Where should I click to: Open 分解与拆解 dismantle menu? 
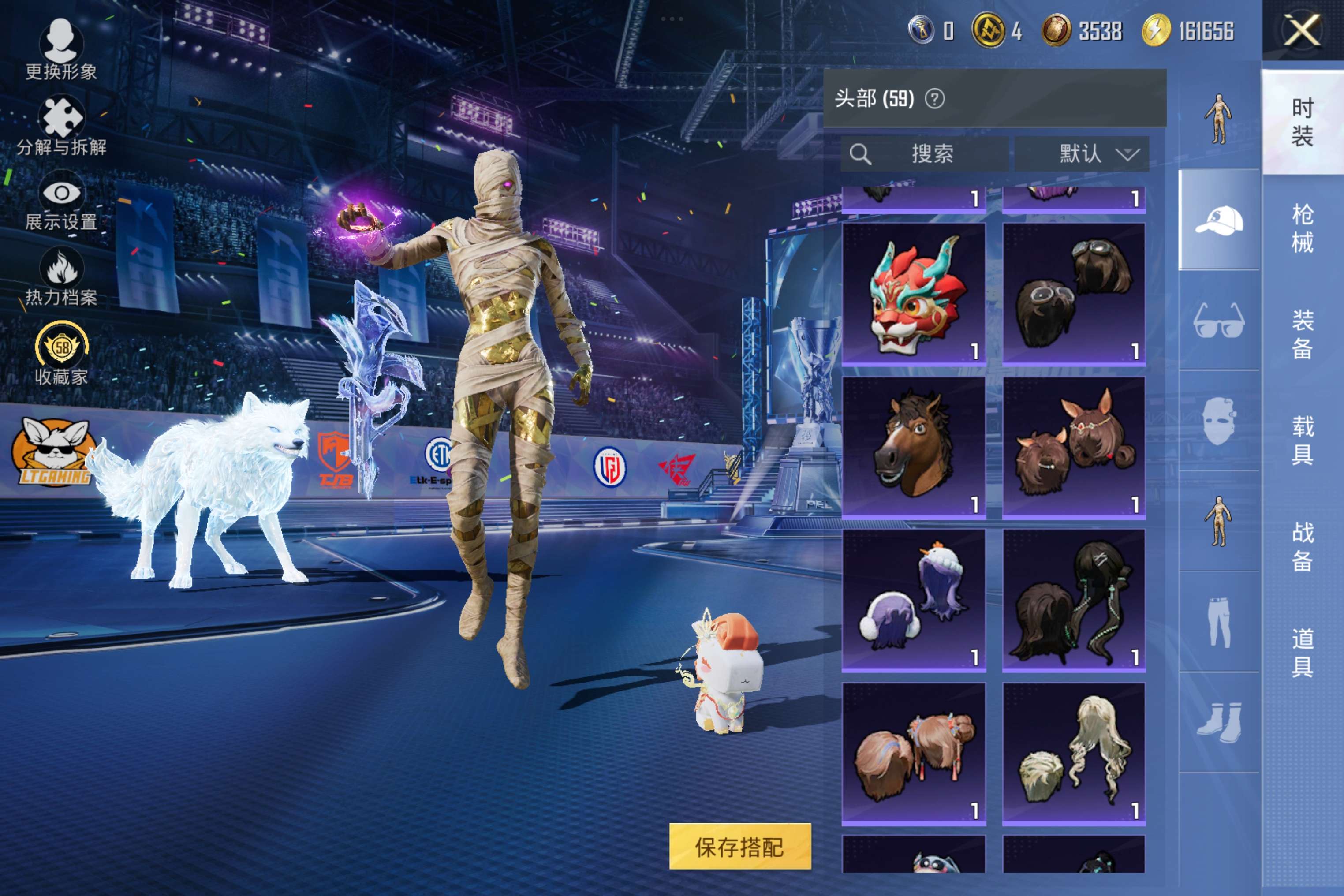[x=60, y=126]
